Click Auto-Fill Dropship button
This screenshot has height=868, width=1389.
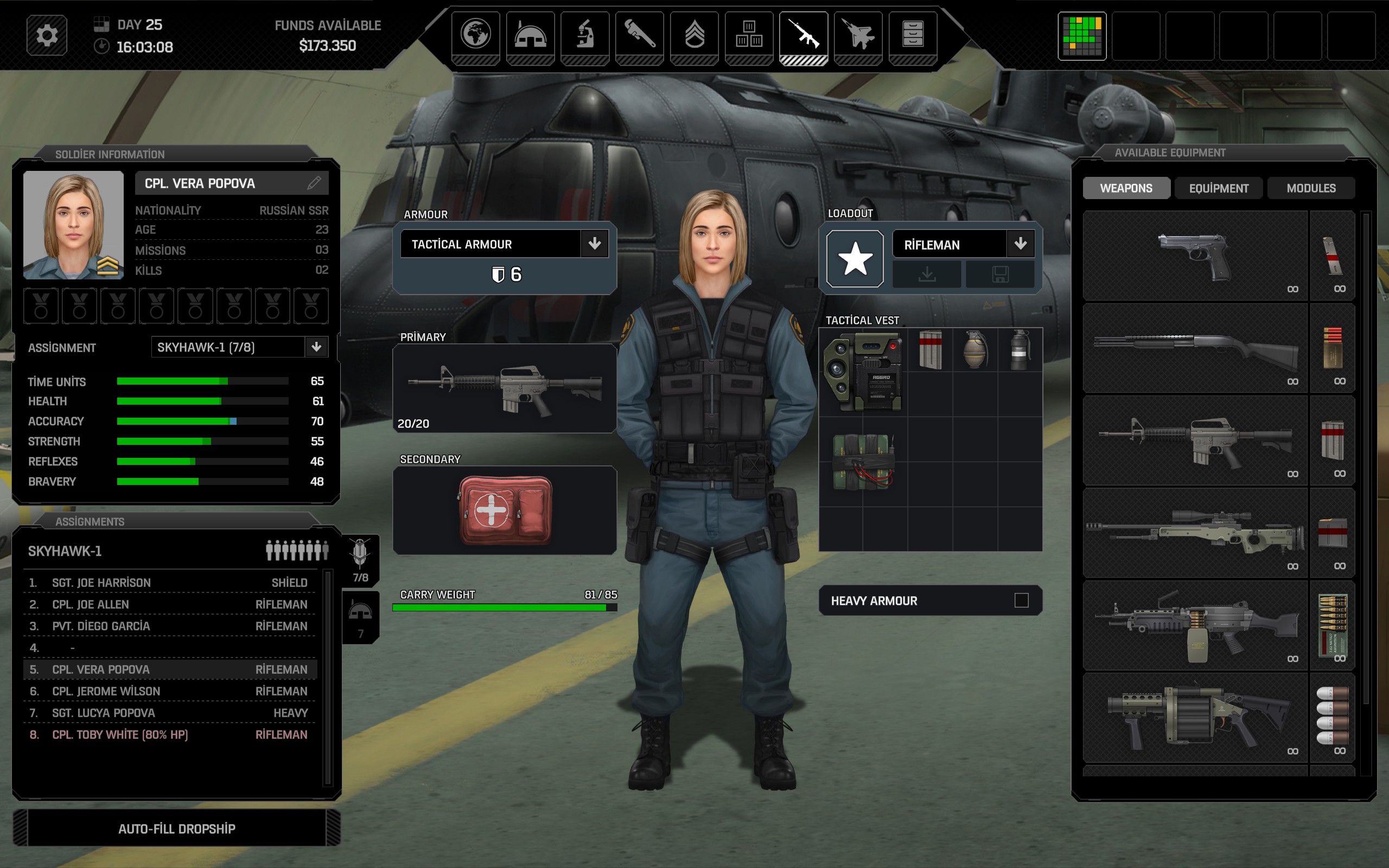pos(177,828)
